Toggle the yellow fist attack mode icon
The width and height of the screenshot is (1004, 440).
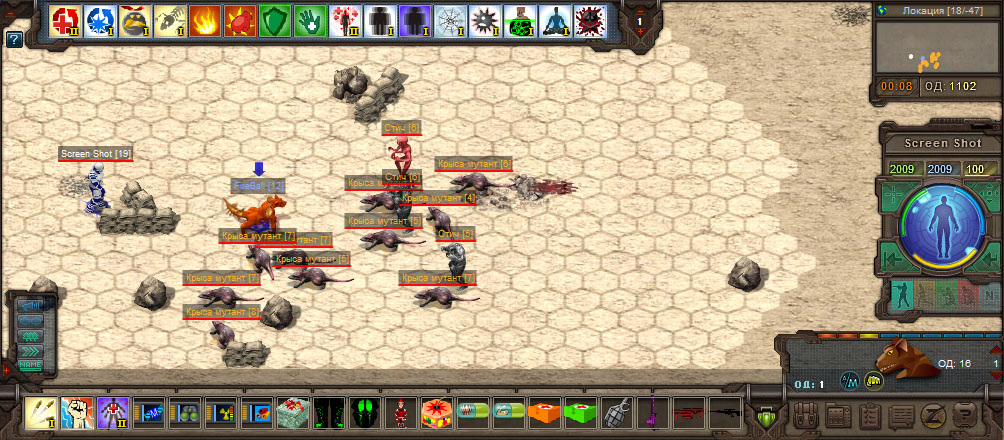pyautogui.click(x=874, y=380)
